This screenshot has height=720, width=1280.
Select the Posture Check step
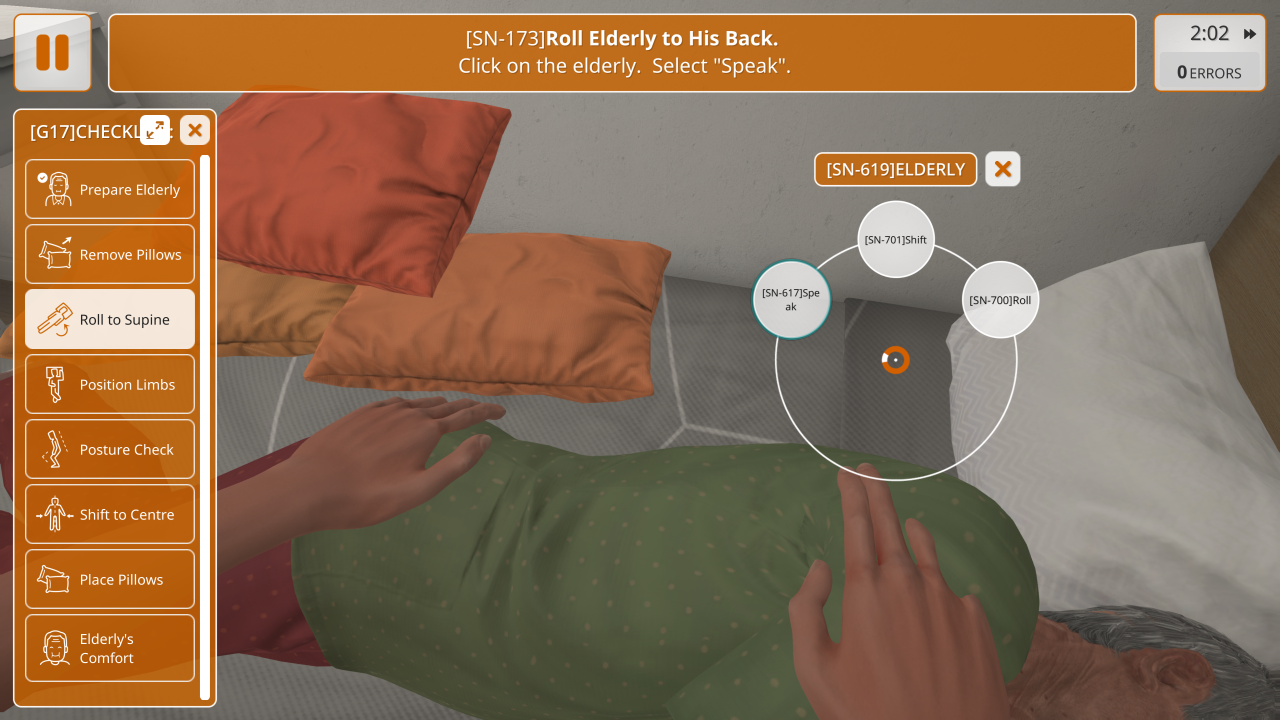click(110, 449)
